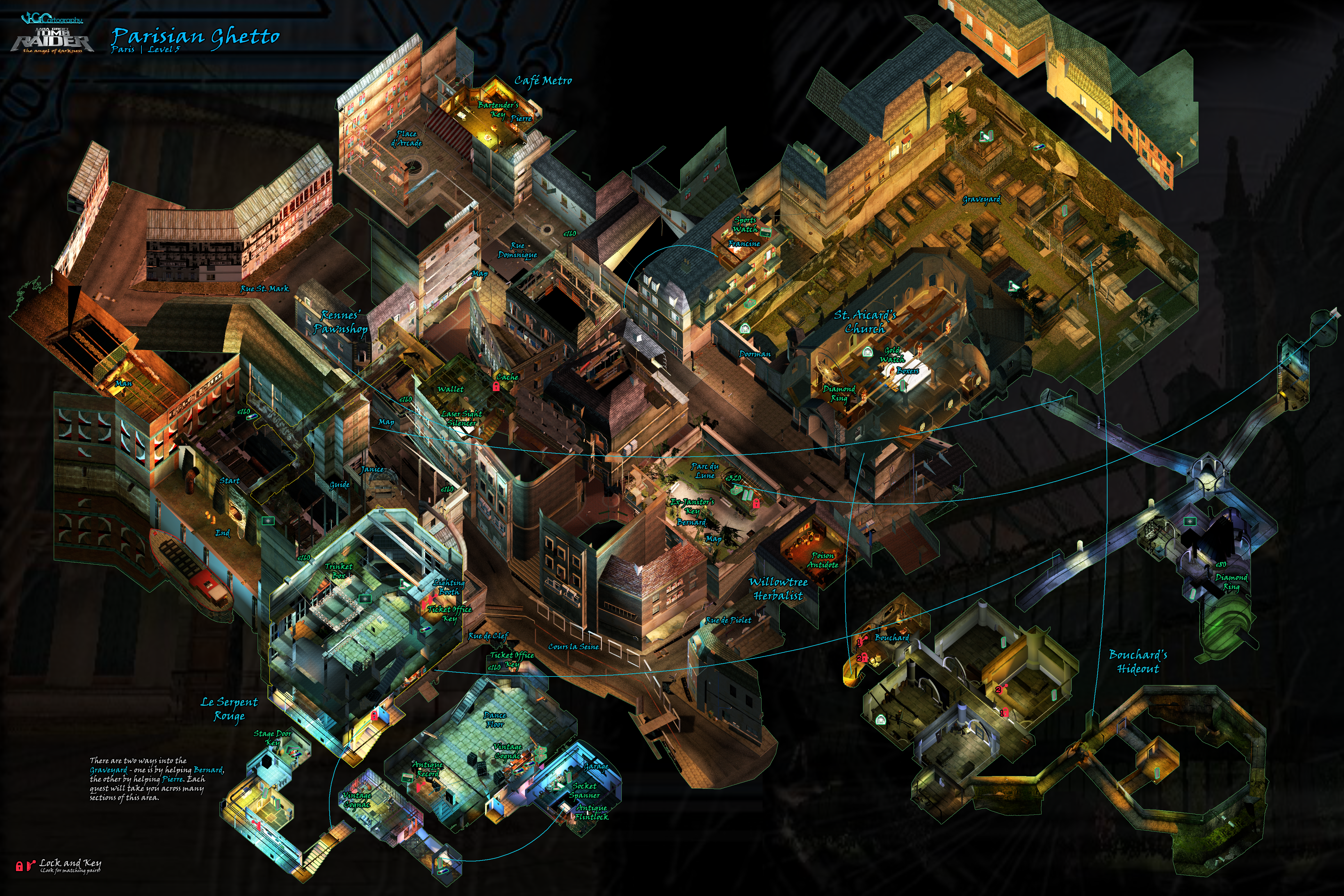
Task: Select the St. Aicard's Church label
Action: [x=865, y=321]
